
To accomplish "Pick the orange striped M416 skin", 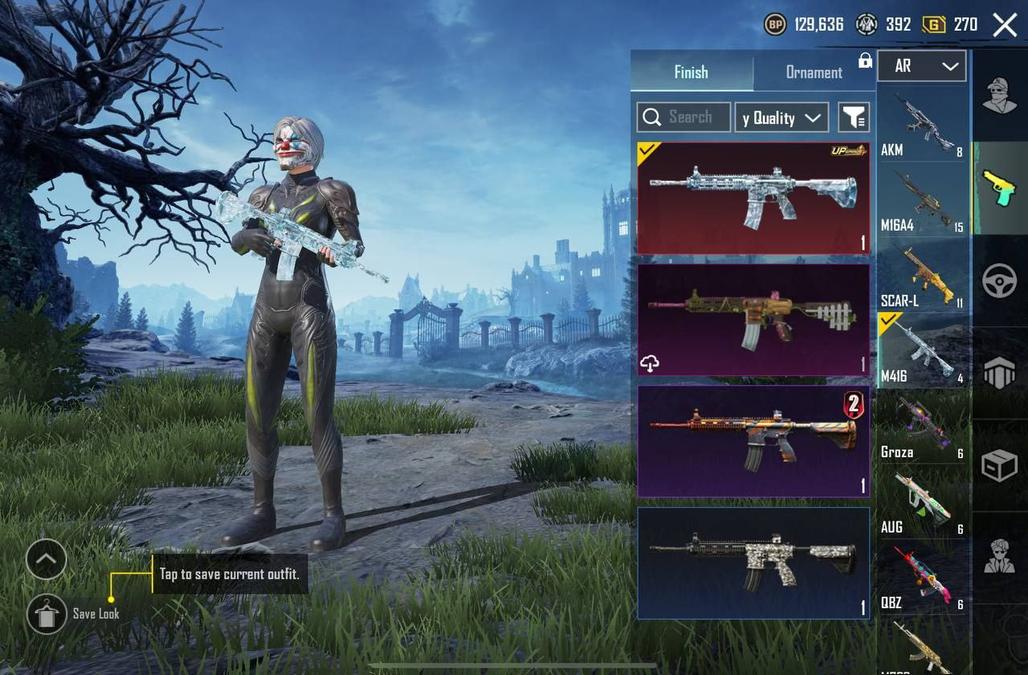I will click(753, 440).
